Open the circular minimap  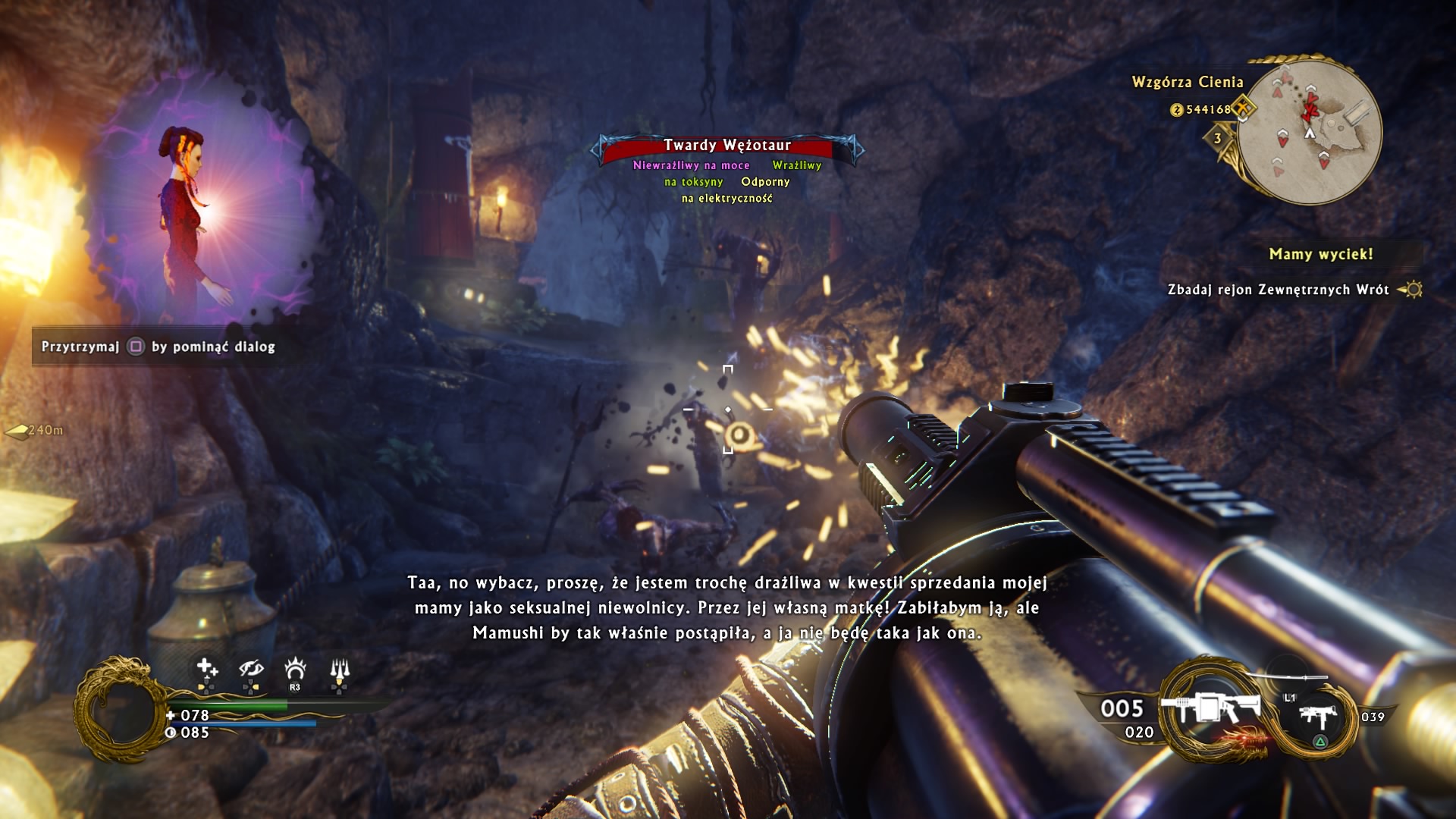click(1310, 130)
